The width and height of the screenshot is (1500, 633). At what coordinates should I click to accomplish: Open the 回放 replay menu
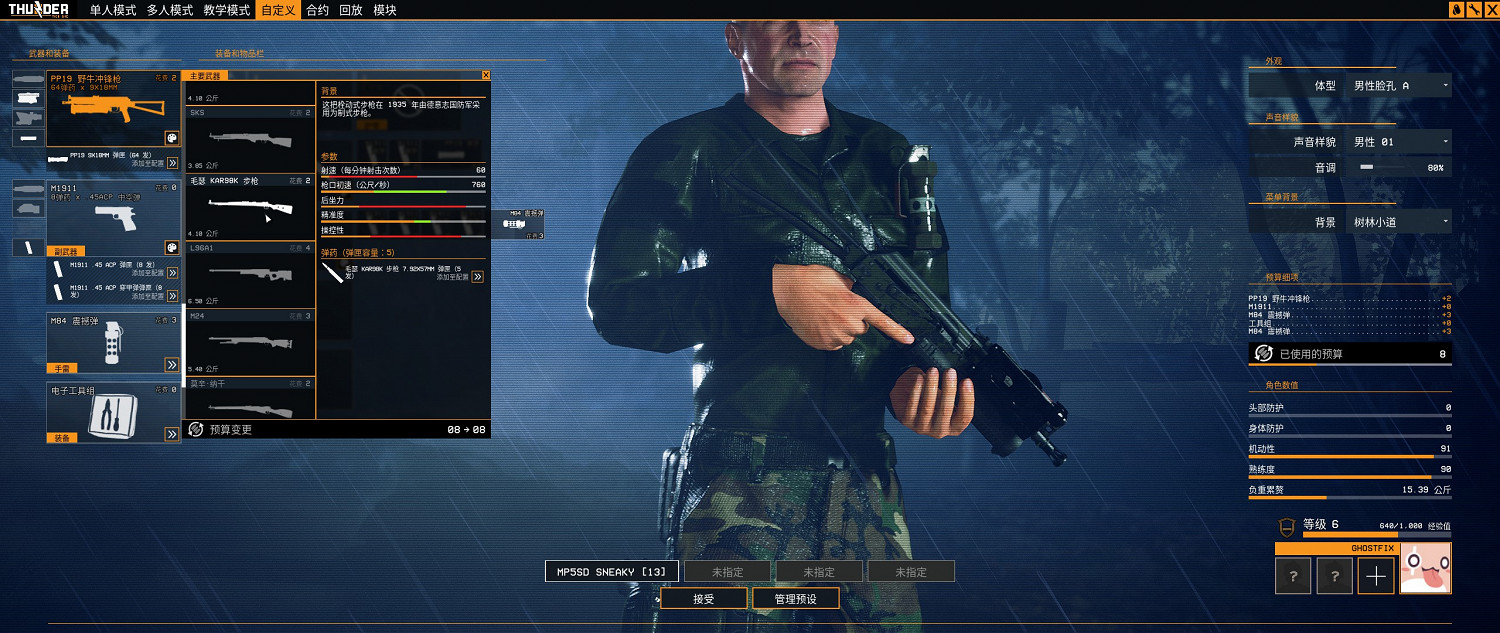pos(350,10)
